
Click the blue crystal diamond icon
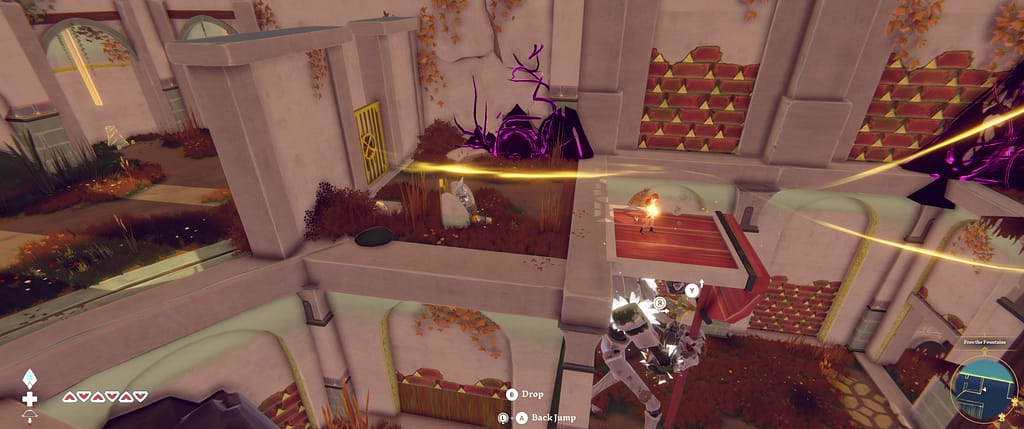[29, 379]
